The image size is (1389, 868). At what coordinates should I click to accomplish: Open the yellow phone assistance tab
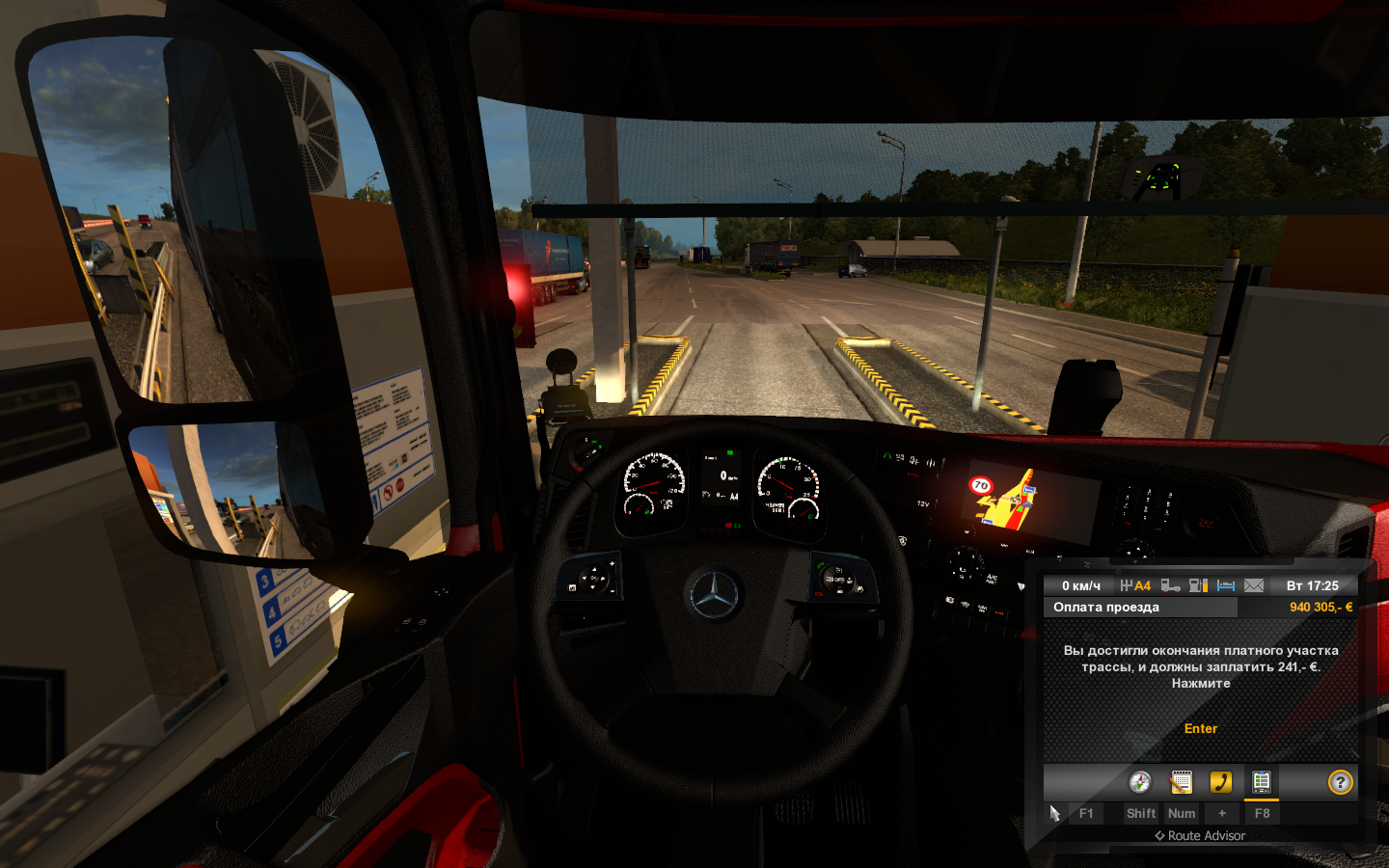tap(1221, 782)
